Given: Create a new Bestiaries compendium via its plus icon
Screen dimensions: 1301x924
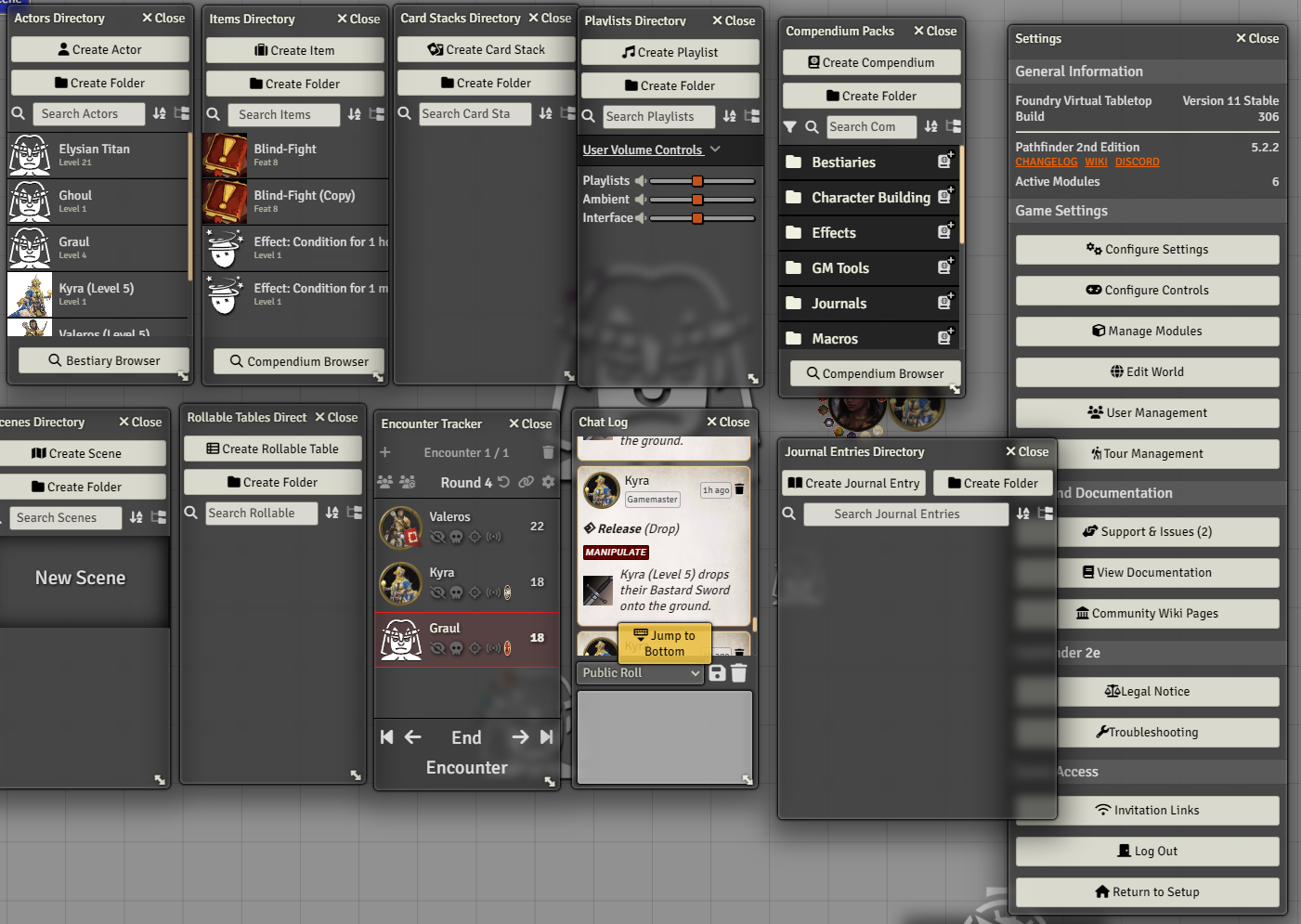Looking at the screenshot, I should click(x=945, y=160).
